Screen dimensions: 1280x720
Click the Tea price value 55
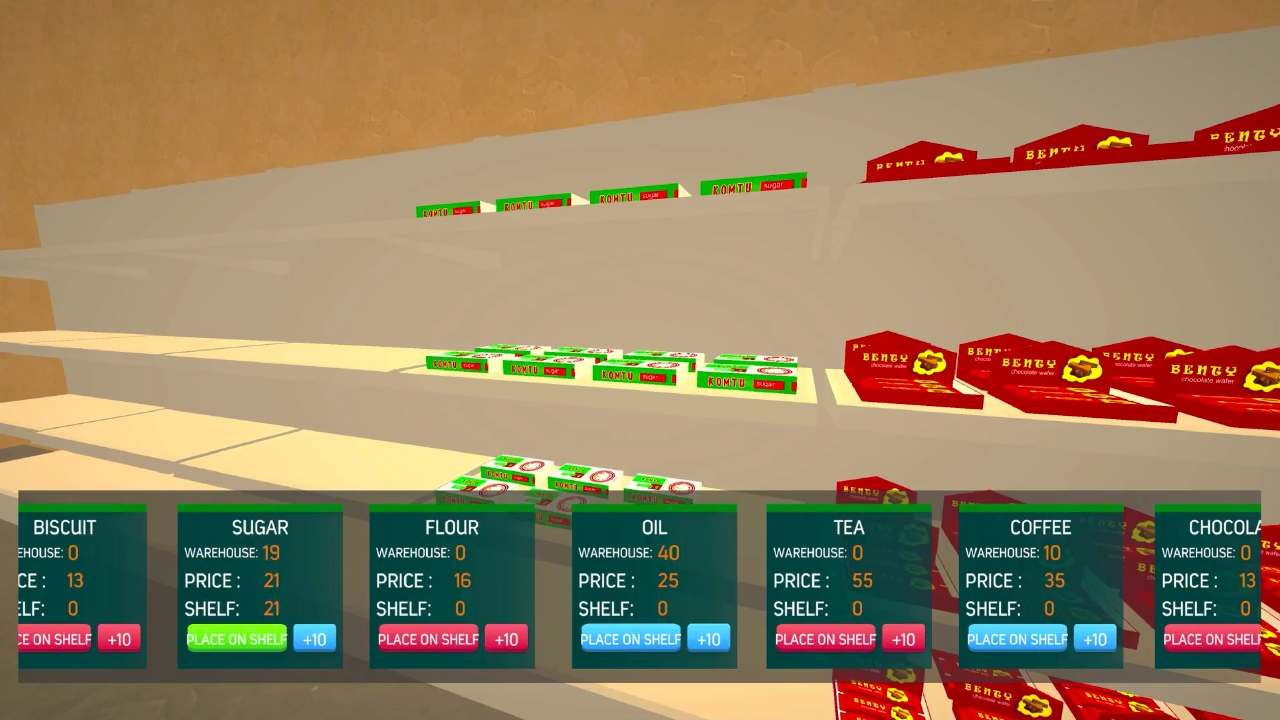click(x=862, y=580)
